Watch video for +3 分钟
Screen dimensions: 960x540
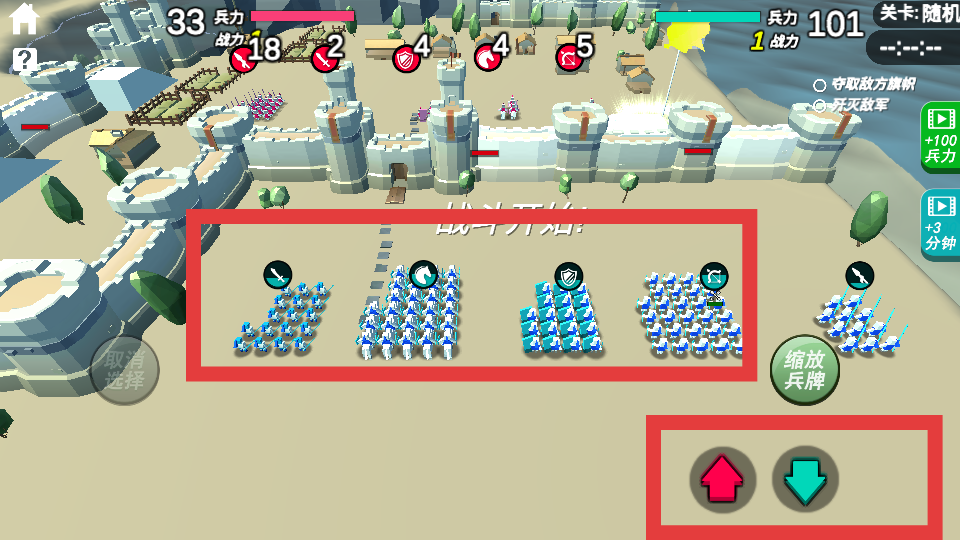pos(940,223)
